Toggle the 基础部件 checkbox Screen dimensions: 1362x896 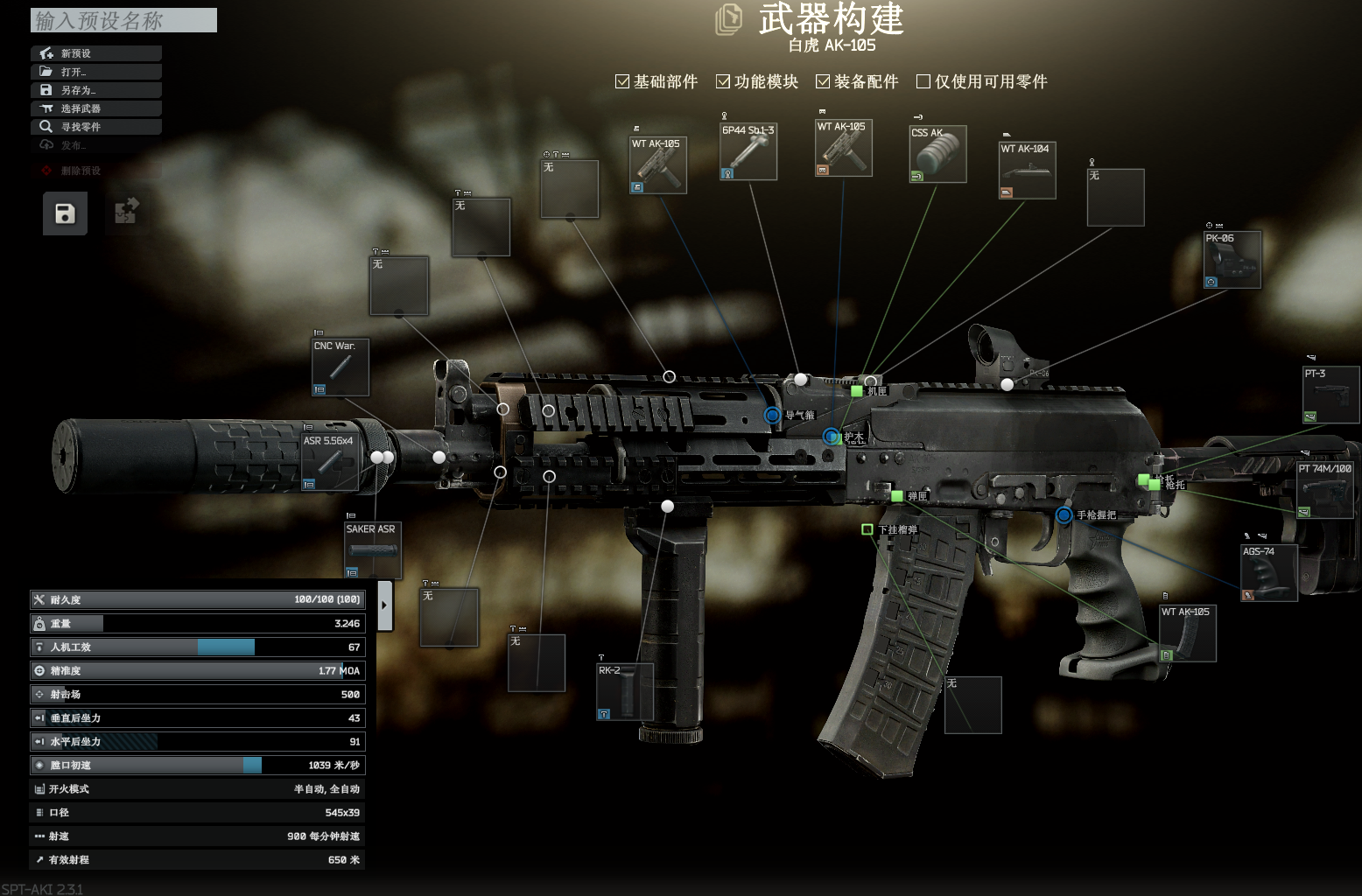[622, 81]
